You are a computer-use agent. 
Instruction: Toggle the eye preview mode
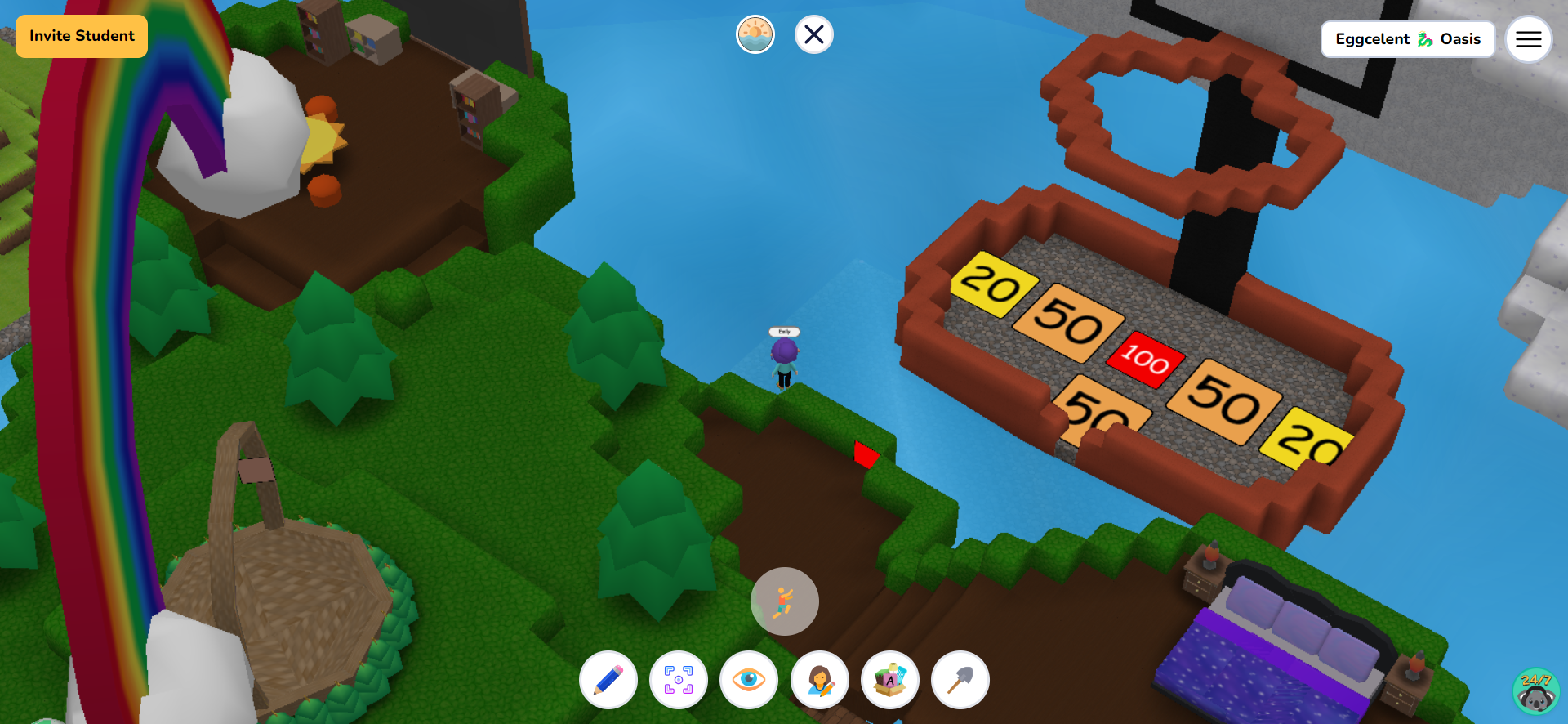(x=749, y=680)
